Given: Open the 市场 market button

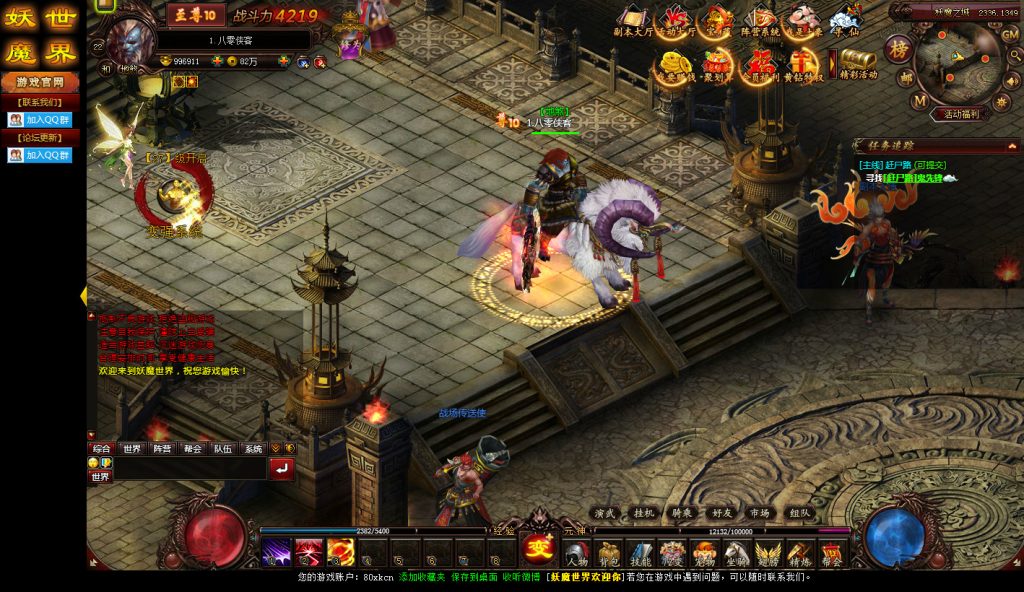Looking at the screenshot, I should point(759,513).
